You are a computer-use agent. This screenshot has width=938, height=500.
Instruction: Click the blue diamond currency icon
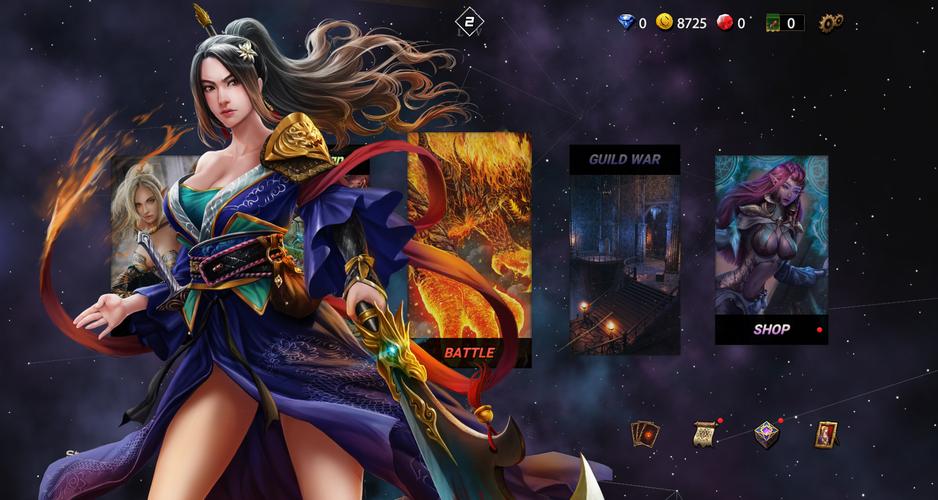click(626, 22)
